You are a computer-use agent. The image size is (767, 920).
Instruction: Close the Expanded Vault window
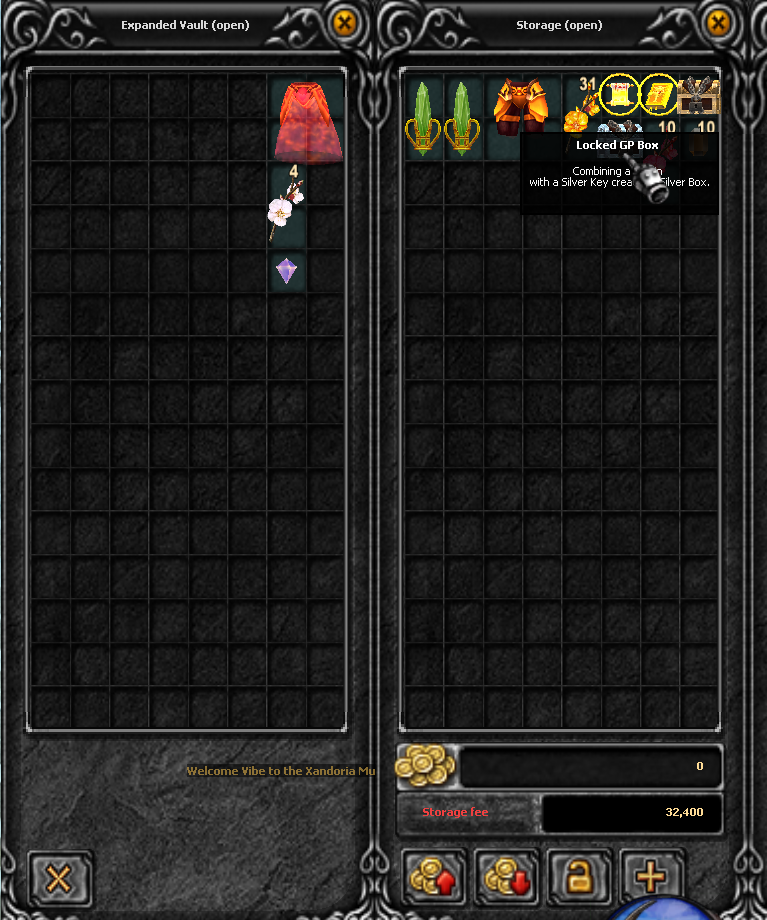tap(344, 22)
